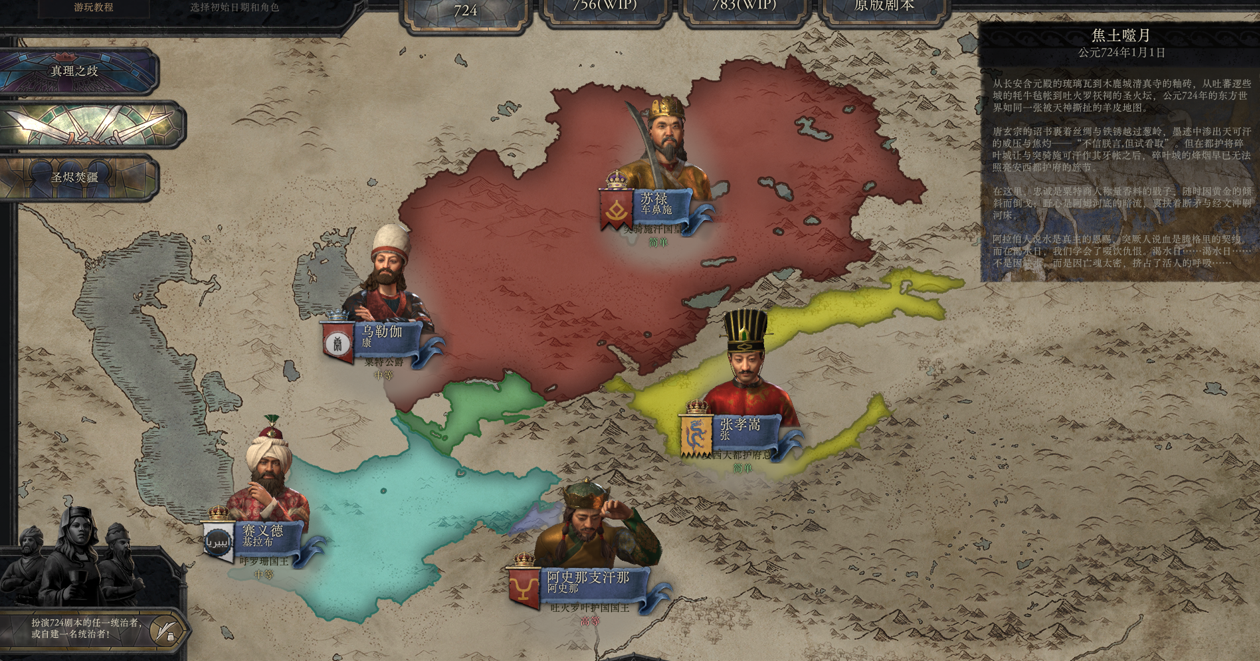Pick ruler 阿史那支汗那 banner

pyautogui.click(x=588, y=584)
